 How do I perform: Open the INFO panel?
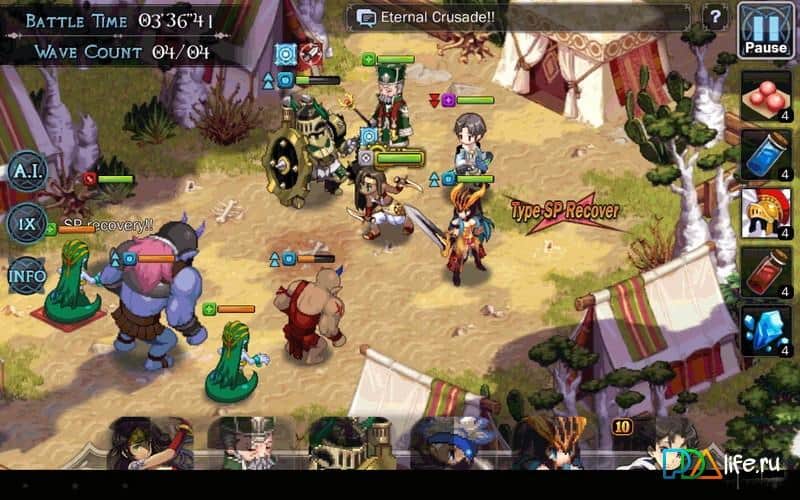27,272
